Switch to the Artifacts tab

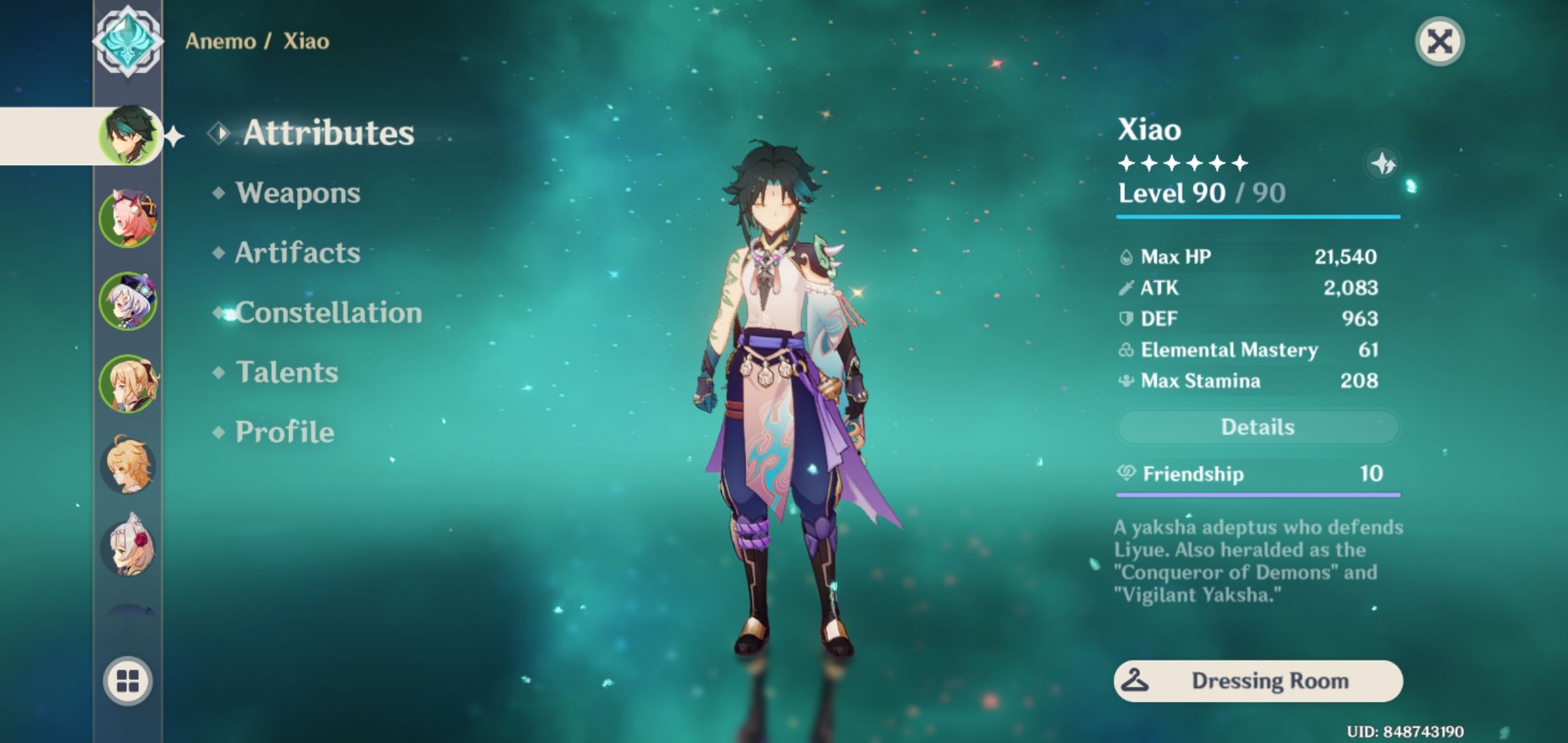tap(297, 252)
